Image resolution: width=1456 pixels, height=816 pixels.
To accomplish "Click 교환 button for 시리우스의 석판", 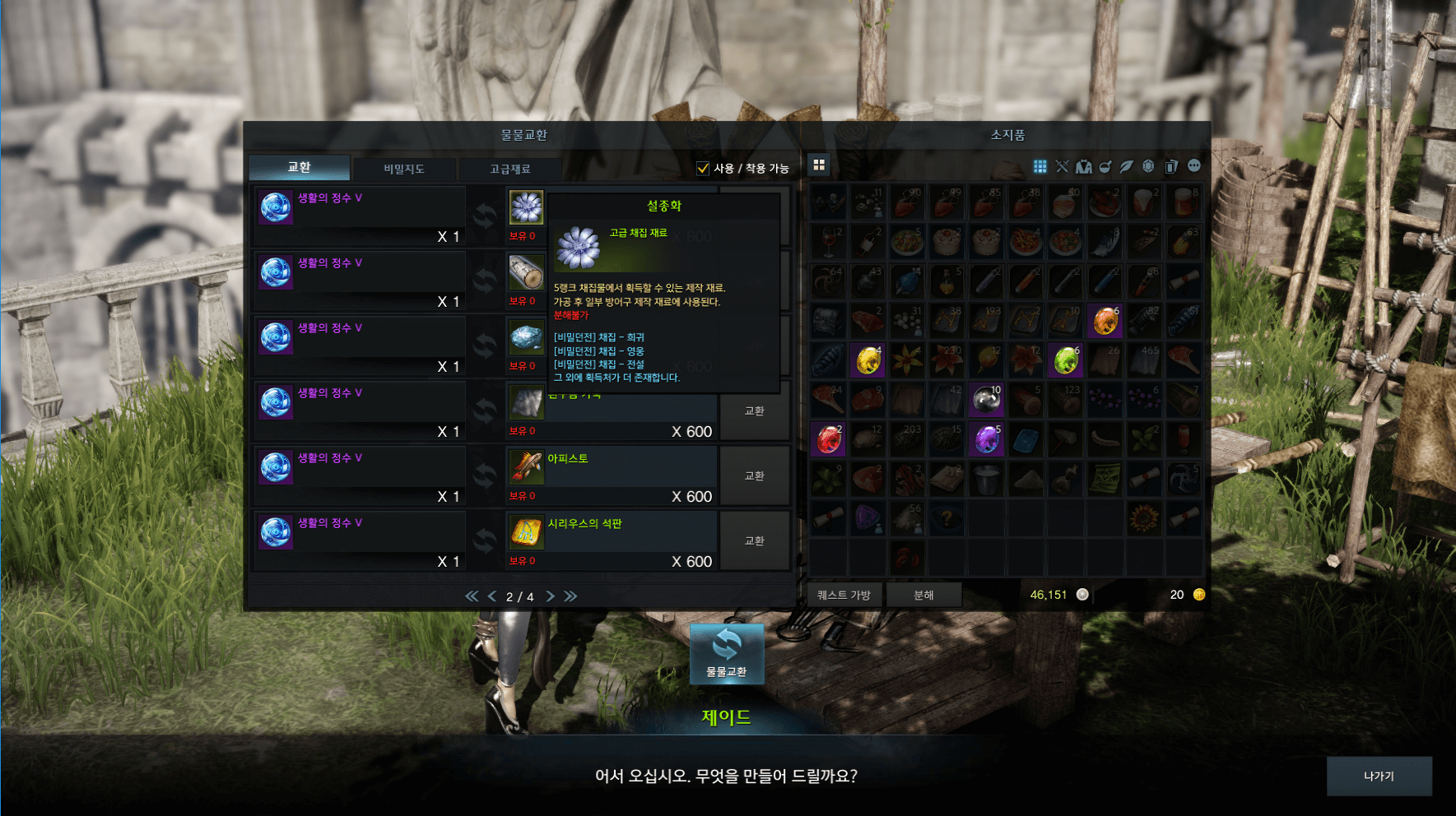I will (x=754, y=540).
